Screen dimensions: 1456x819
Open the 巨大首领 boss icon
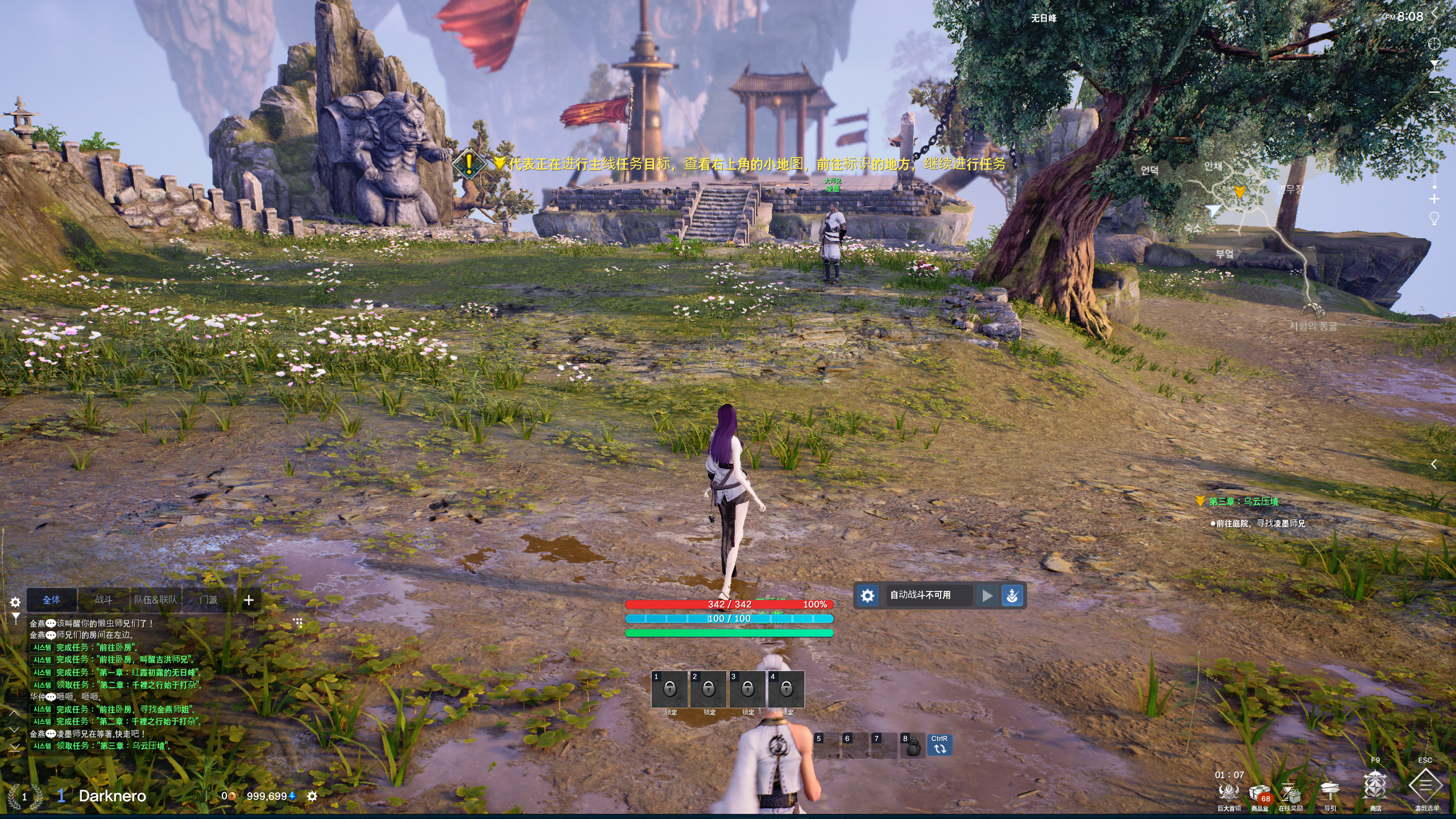click(x=1228, y=792)
